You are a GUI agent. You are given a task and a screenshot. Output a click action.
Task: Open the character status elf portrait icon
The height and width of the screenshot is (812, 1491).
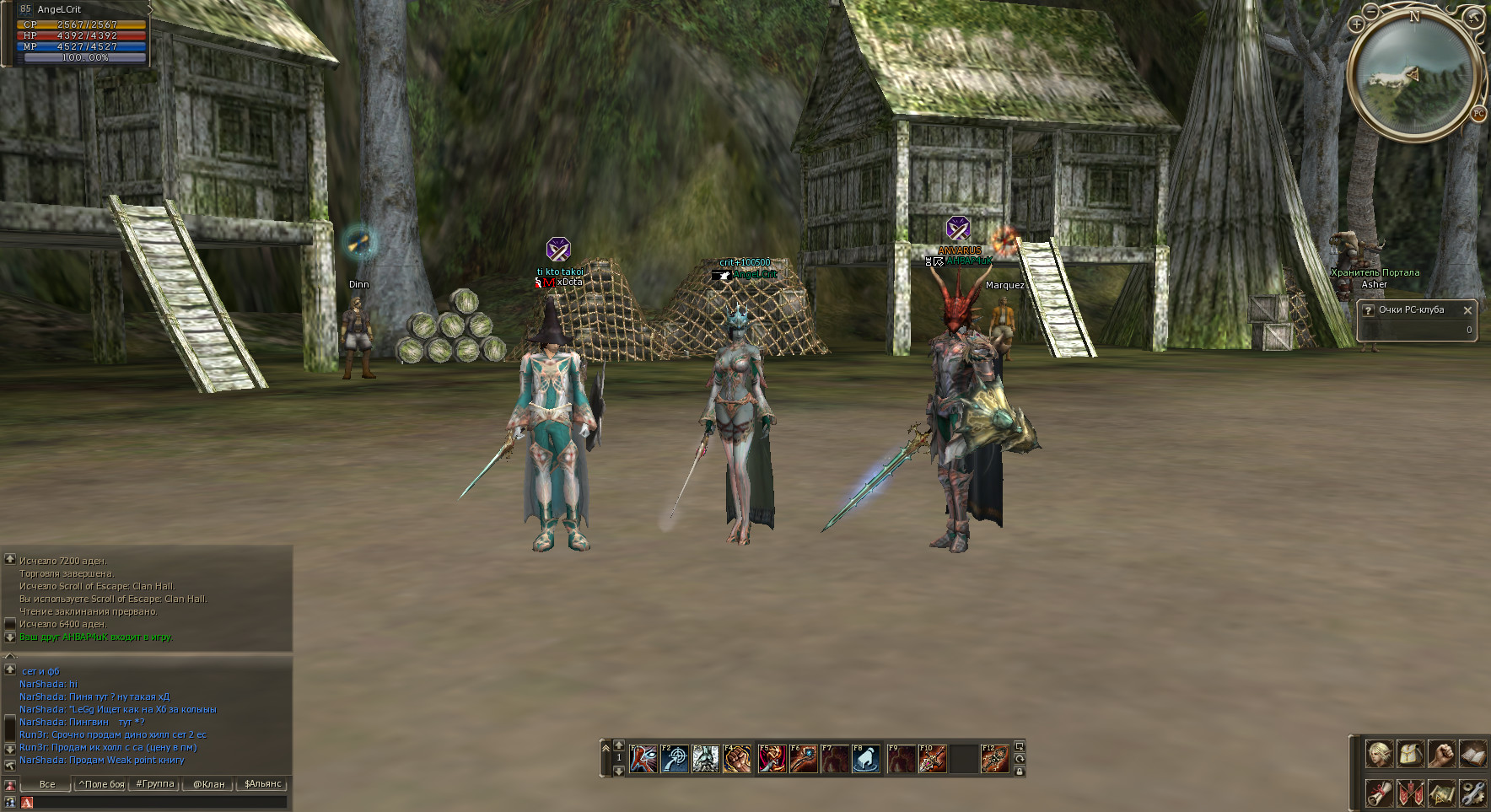(1380, 754)
